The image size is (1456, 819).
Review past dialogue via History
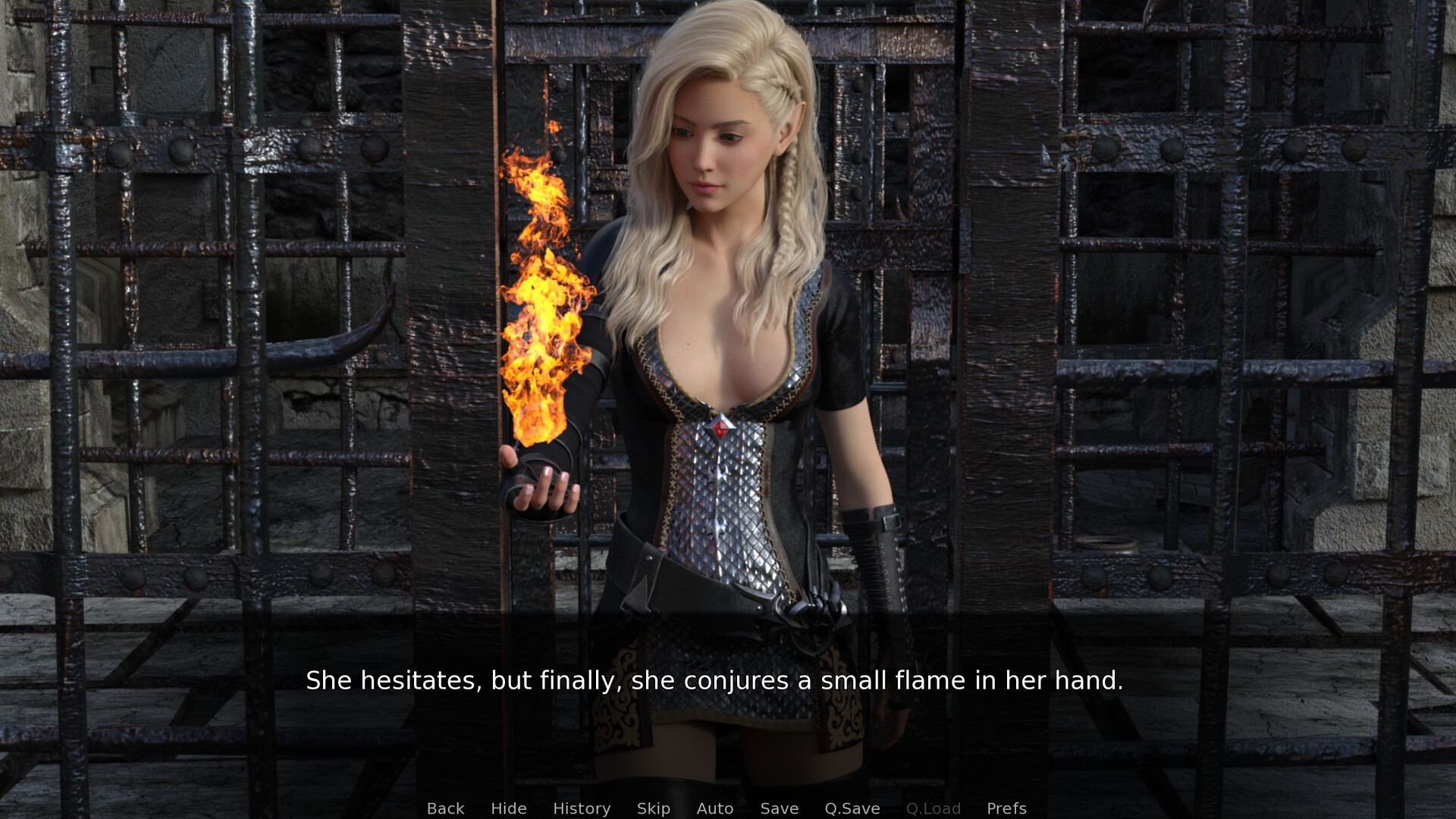582,808
